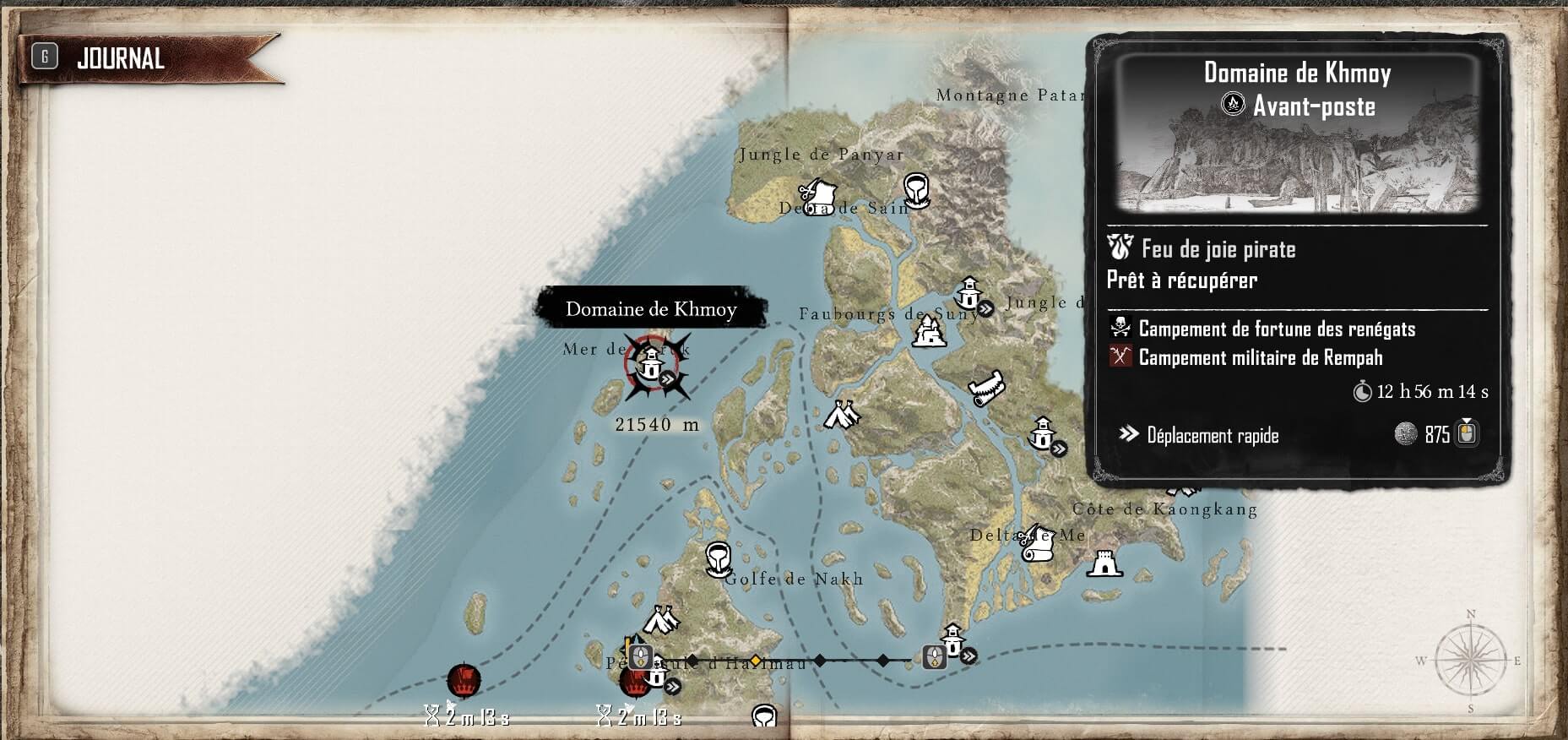Click the yellow diamond waypoint on the route line
This screenshot has height=740, width=1568.
tap(756, 660)
